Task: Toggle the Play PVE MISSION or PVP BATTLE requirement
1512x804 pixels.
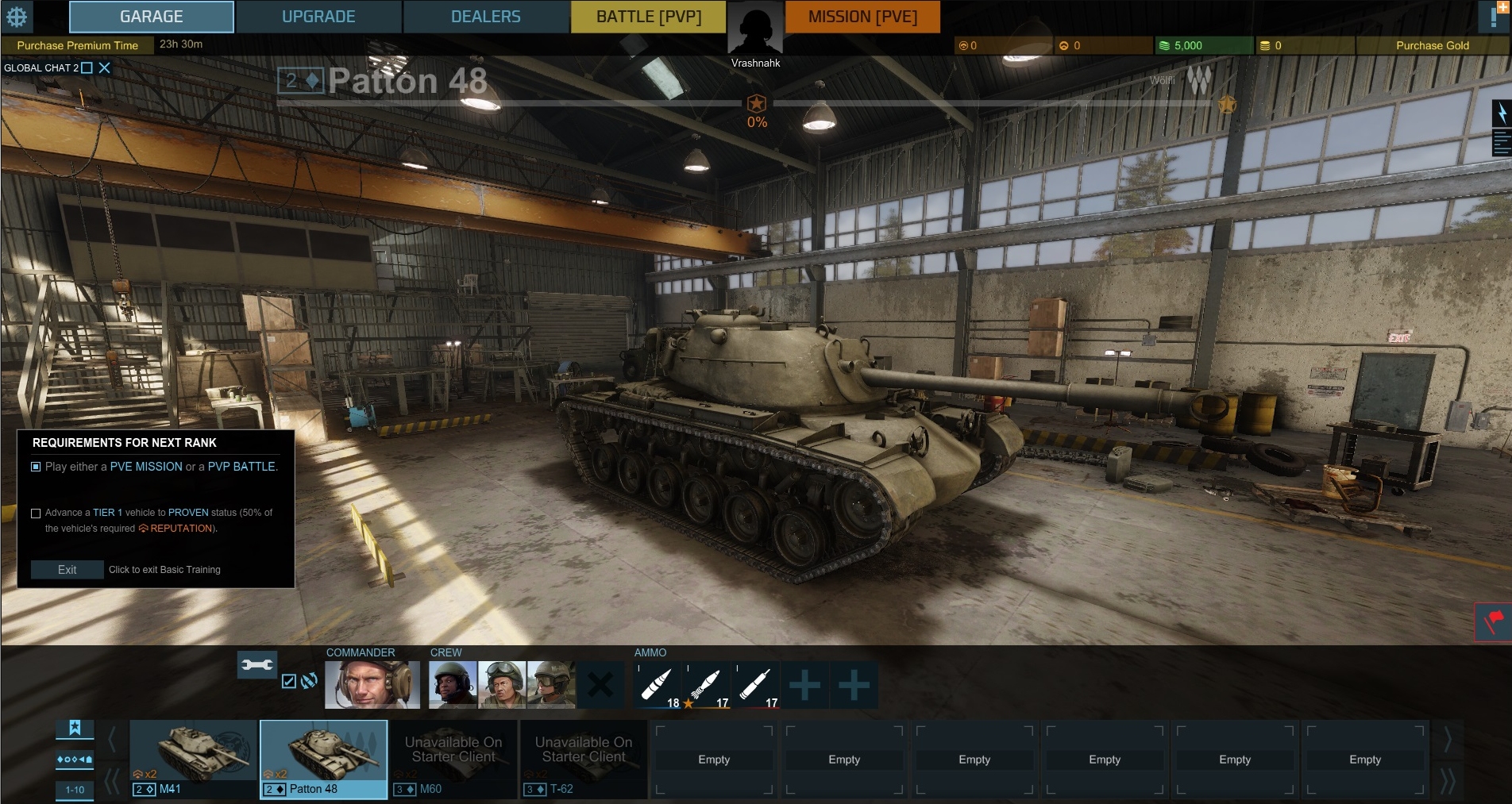Action: pyautogui.click(x=35, y=467)
